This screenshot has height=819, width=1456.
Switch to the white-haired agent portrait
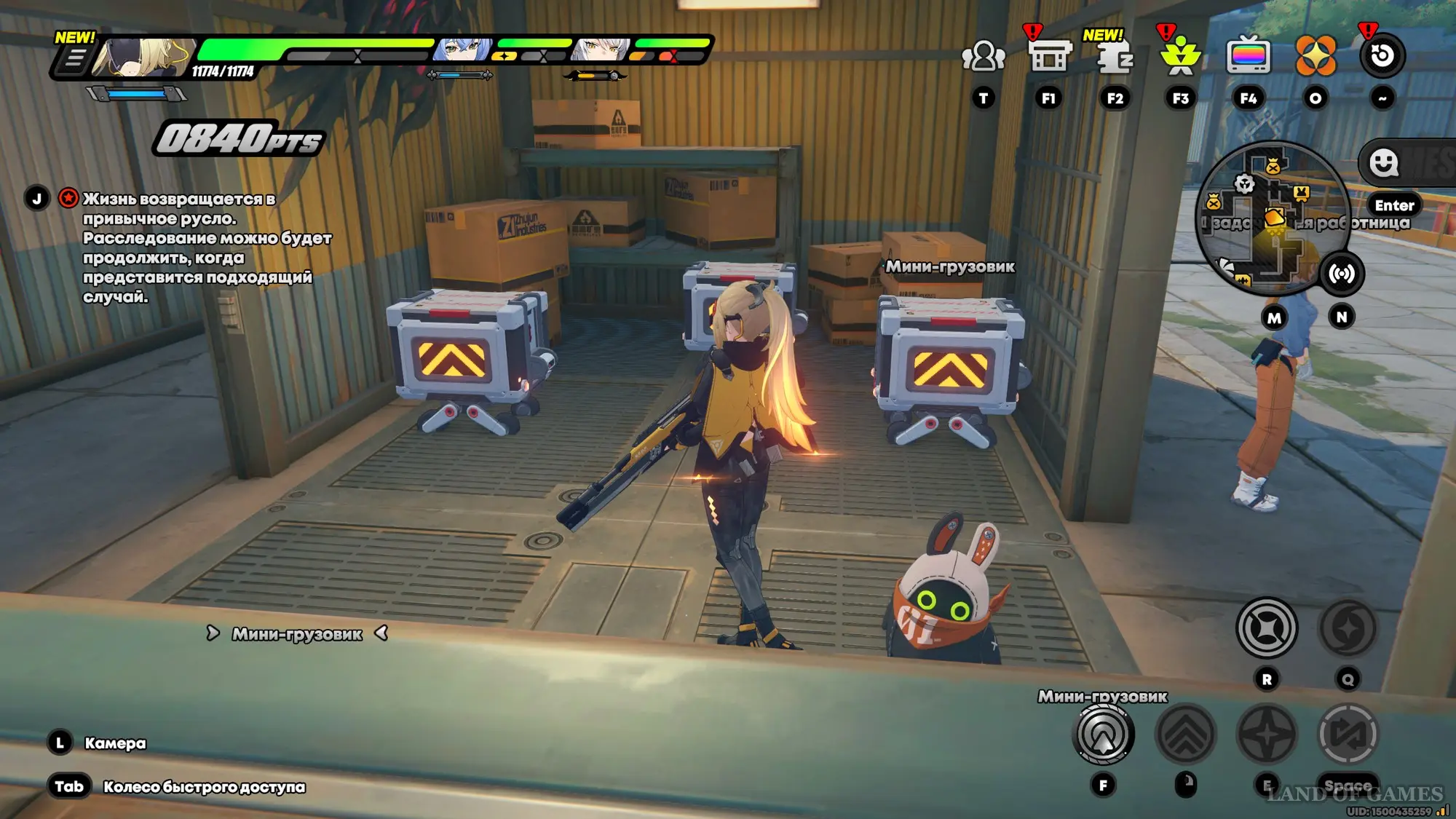pyautogui.click(x=601, y=50)
